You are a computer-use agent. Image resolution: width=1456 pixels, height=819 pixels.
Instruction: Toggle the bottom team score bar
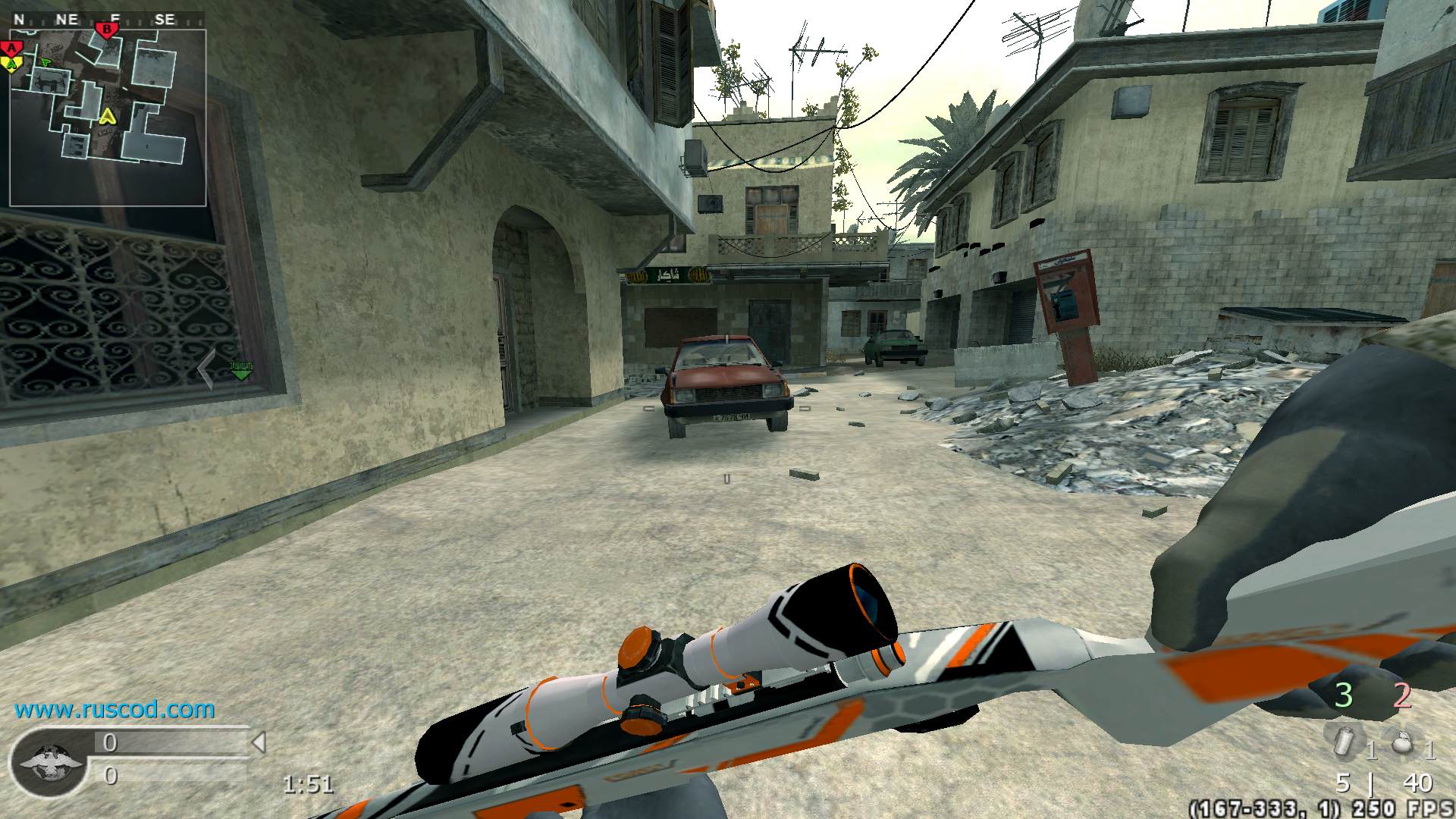pos(167,776)
